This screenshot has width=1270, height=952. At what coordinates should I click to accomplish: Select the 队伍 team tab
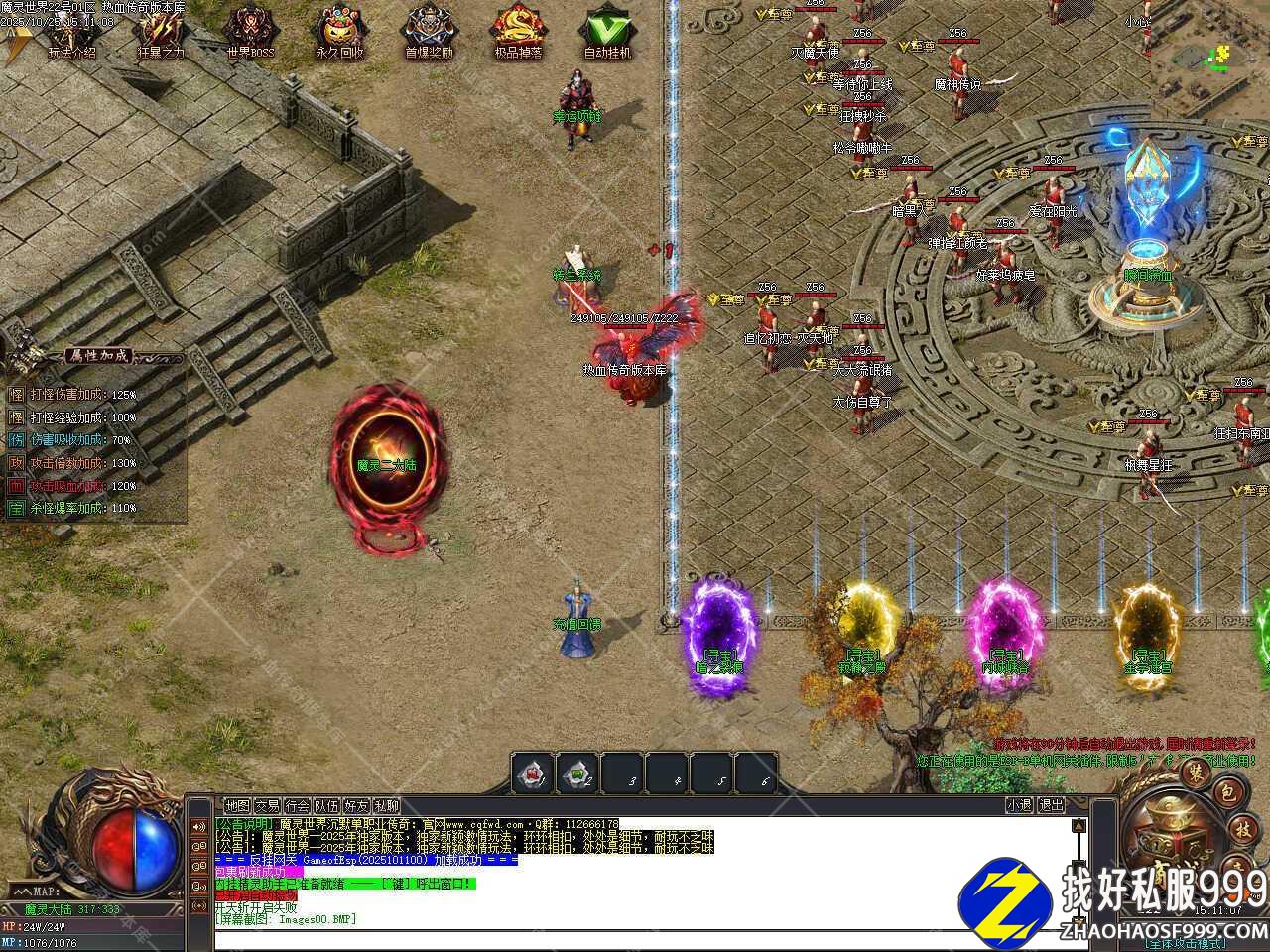click(326, 806)
